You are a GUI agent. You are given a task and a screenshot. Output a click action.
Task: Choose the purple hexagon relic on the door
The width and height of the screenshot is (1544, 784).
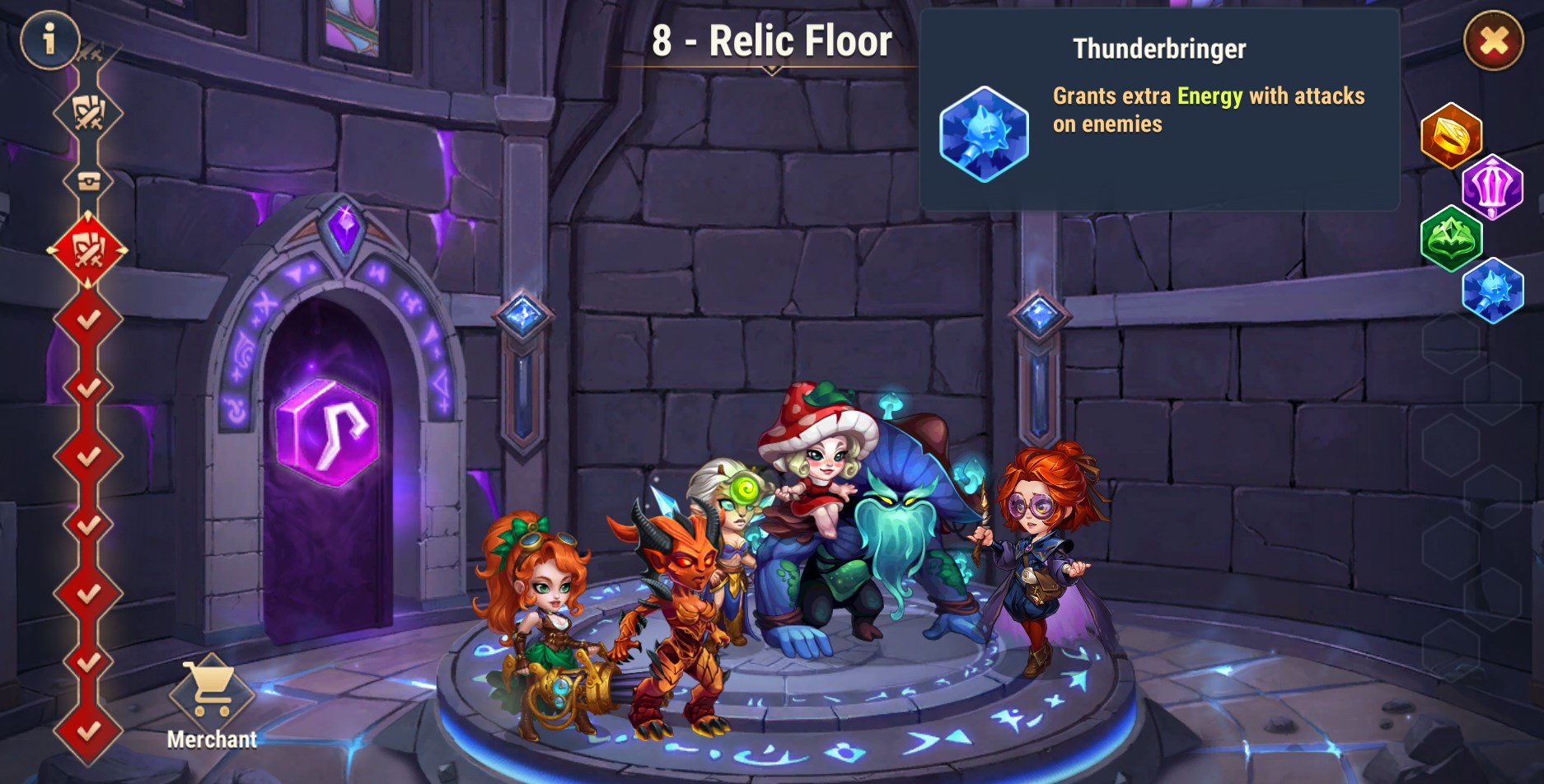[327, 432]
